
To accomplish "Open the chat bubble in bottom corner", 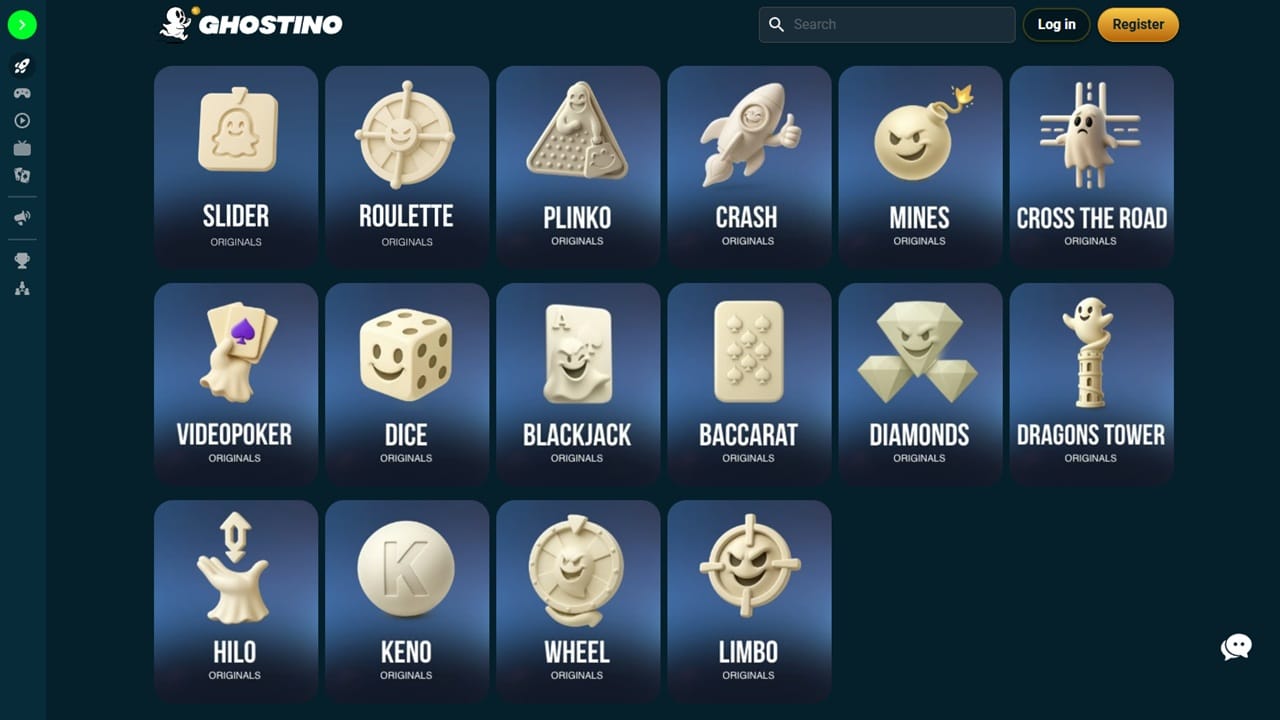I will [x=1236, y=647].
